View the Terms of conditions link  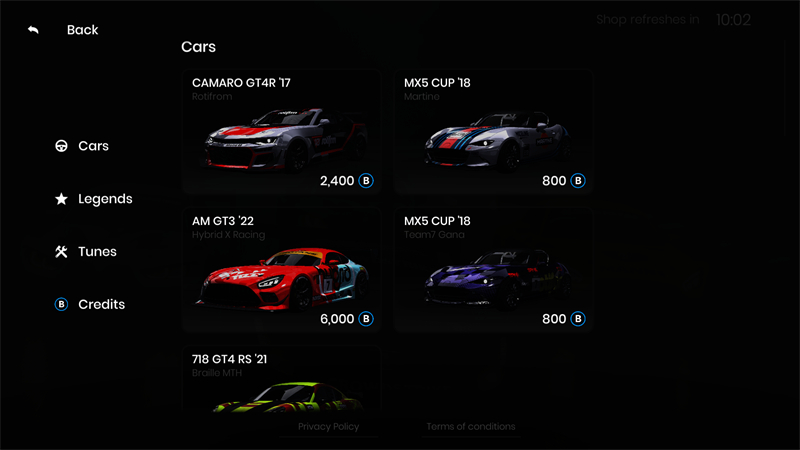click(471, 427)
